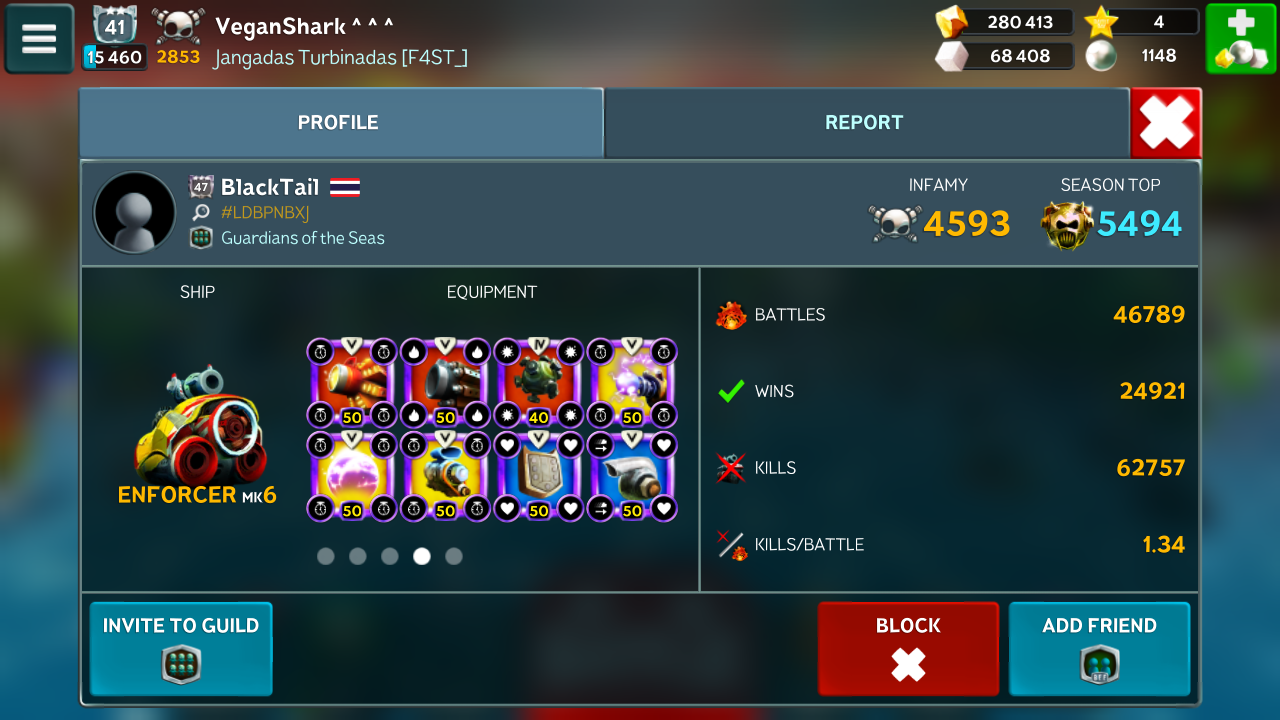Tap the Guardians of the Seas guild name
The width and height of the screenshot is (1280, 720).
(302, 238)
